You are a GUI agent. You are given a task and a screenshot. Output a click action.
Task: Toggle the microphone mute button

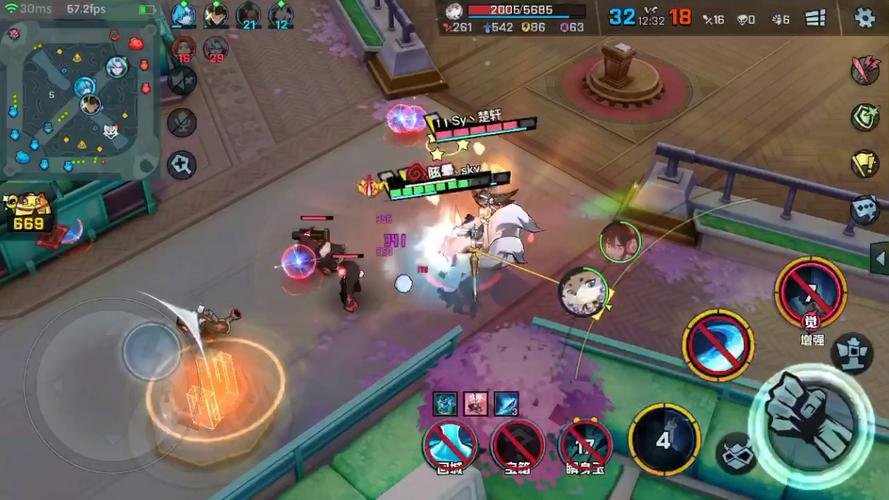(x=182, y=122)
